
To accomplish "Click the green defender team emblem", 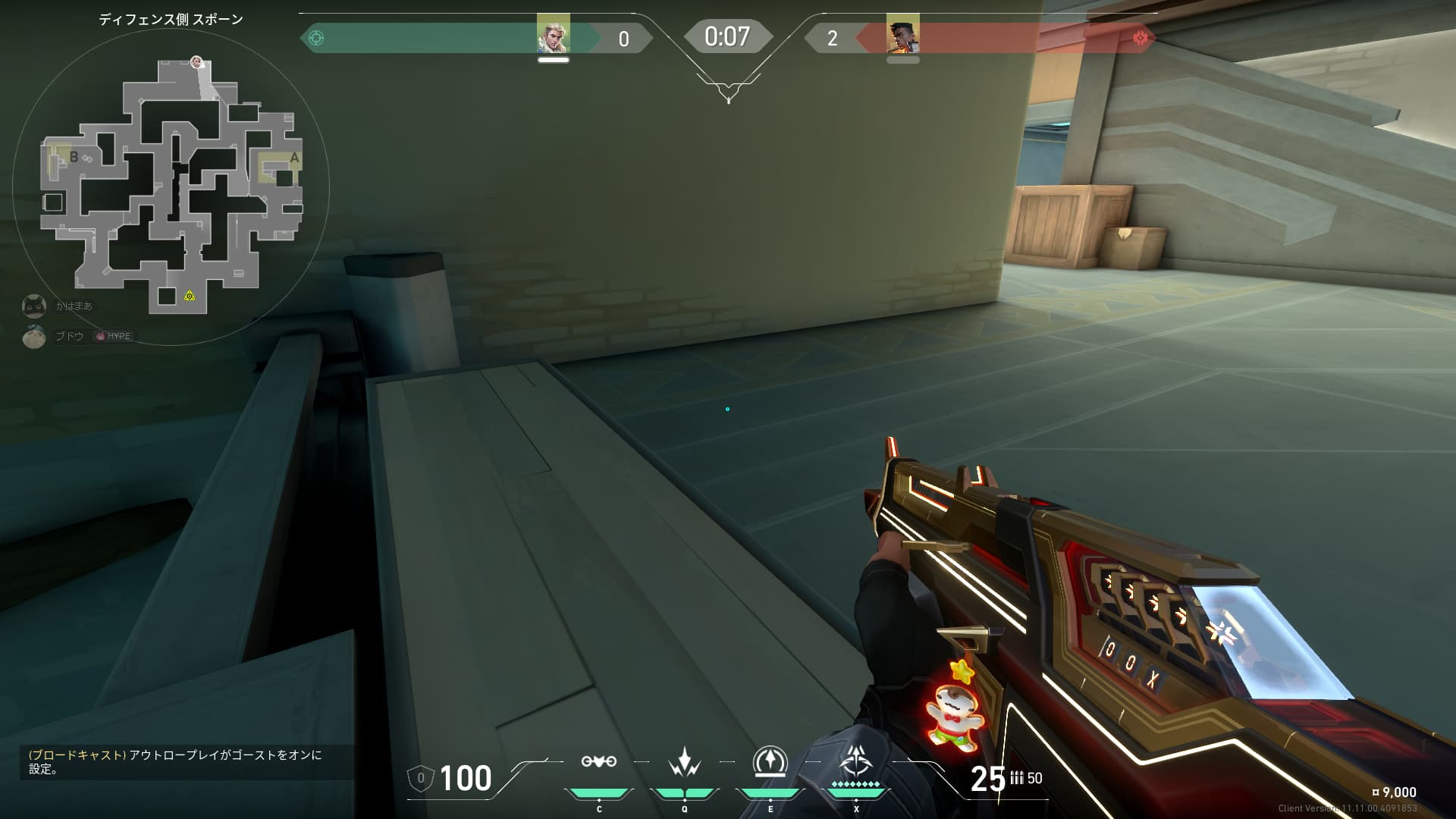I will click(317, 38).
